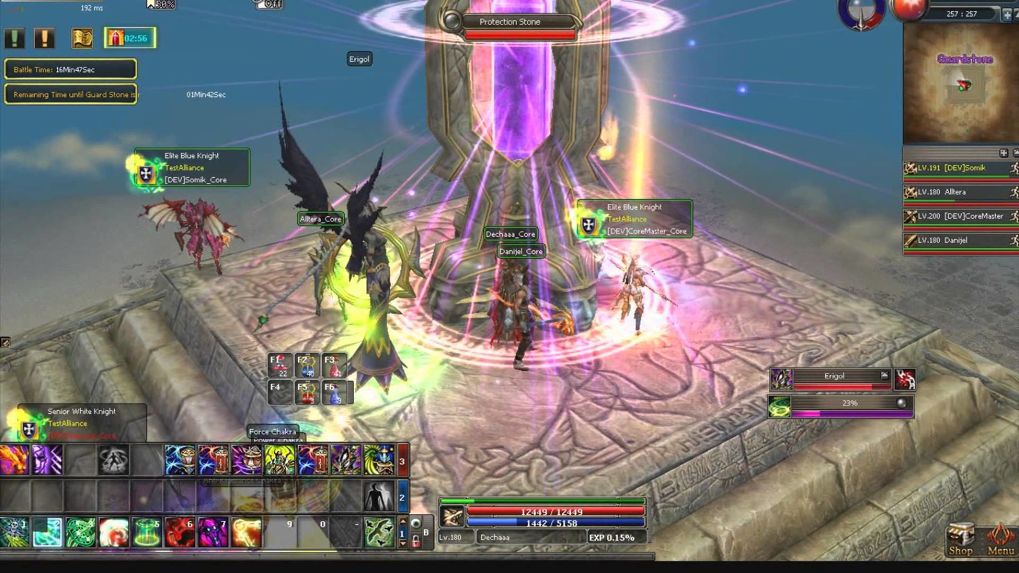1019x573 pixels.
Task: Use the F1 red potion slot
Action: click(x=282, y=366)
